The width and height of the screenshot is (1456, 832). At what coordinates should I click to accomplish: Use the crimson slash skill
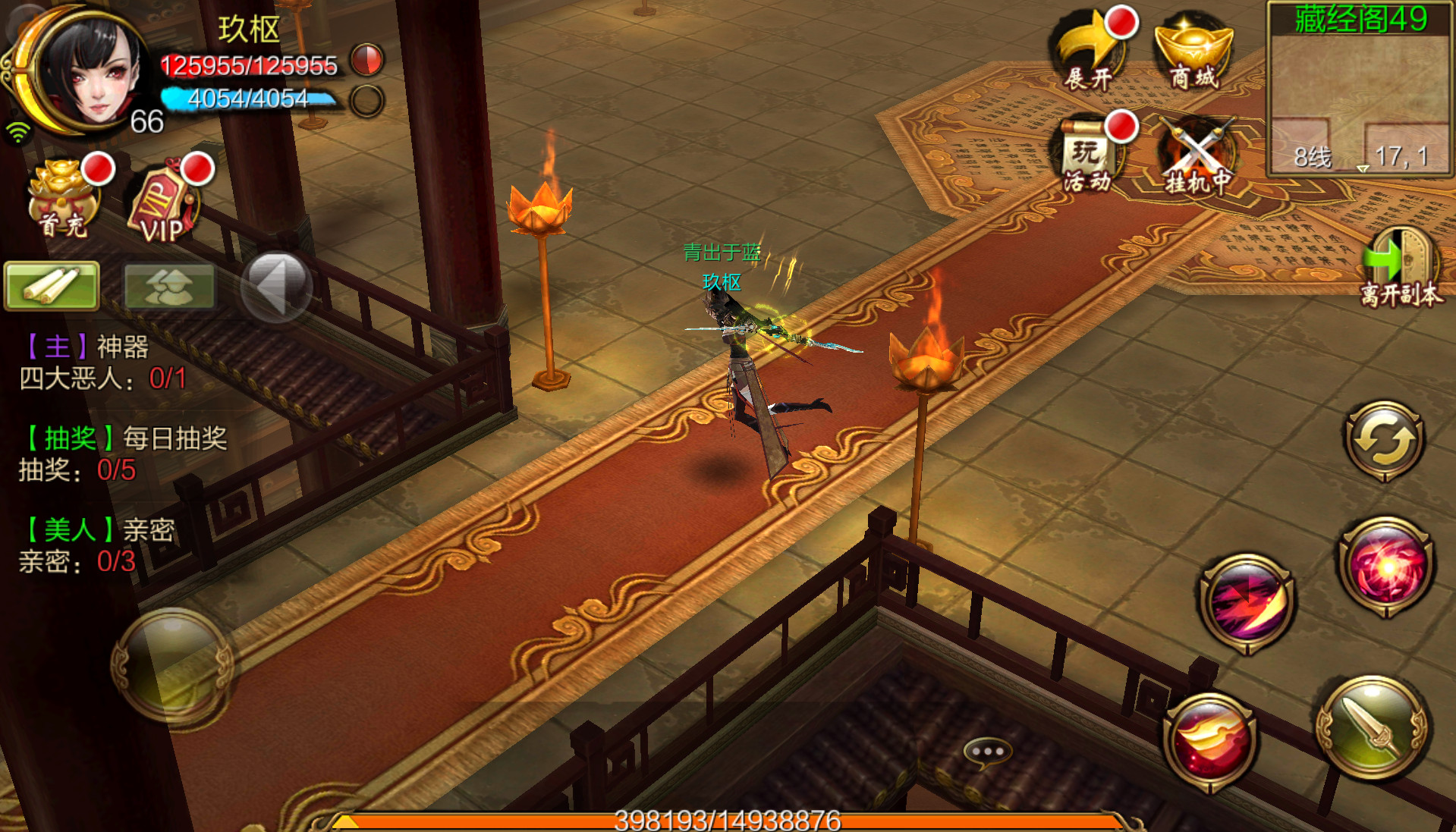point(1248,603)
